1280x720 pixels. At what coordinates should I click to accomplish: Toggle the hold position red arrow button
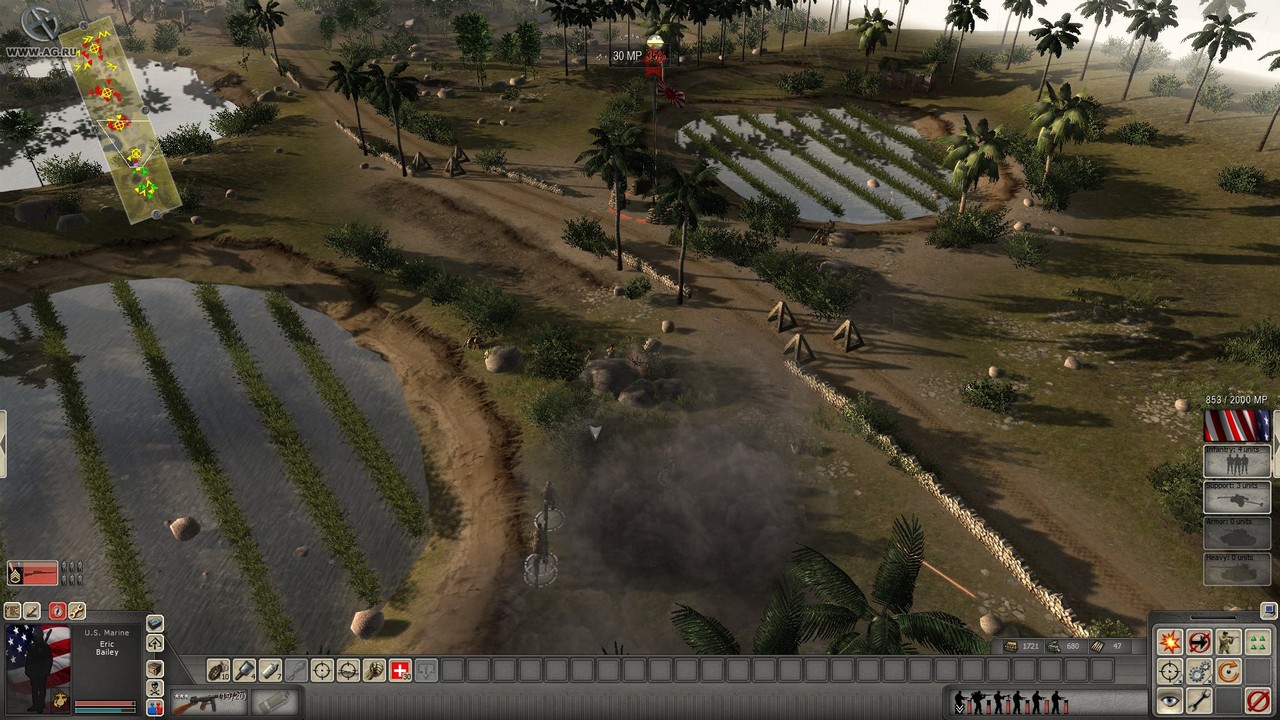[x=1199, y=642]
